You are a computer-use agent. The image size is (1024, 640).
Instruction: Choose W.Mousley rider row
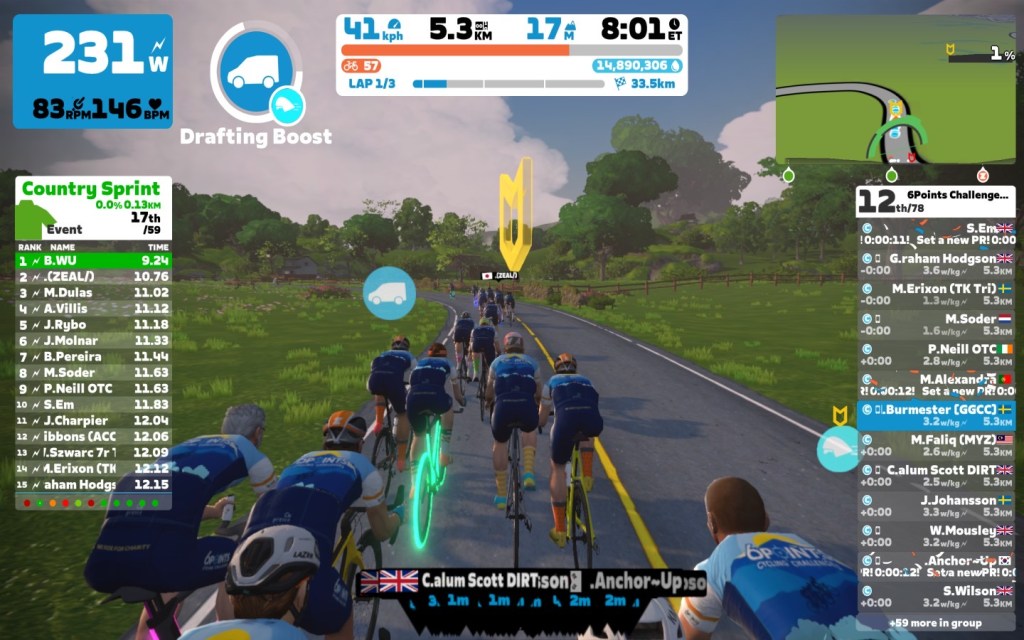tap(936, 536)
